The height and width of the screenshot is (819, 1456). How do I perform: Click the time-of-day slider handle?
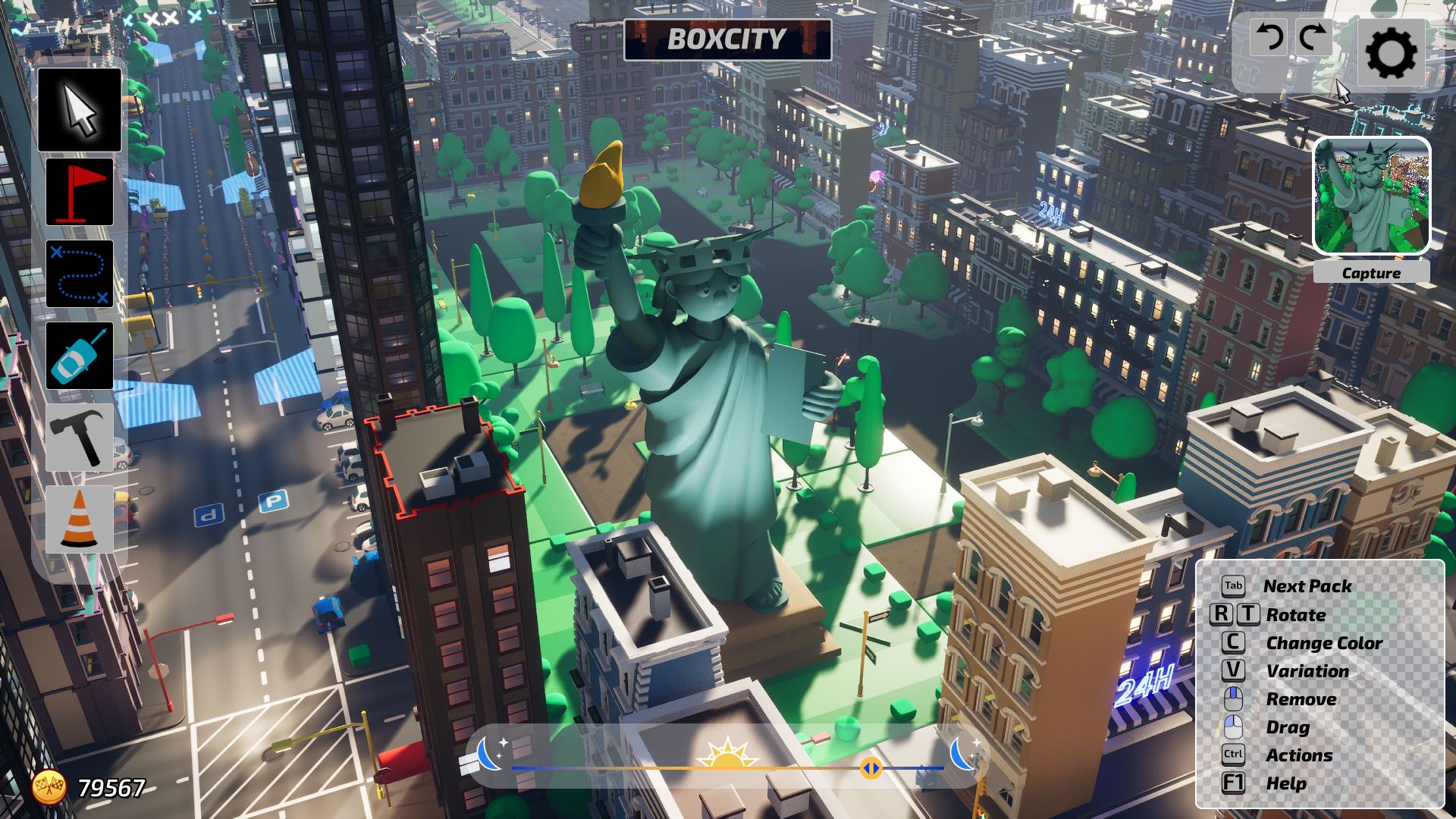coord(871,769)
